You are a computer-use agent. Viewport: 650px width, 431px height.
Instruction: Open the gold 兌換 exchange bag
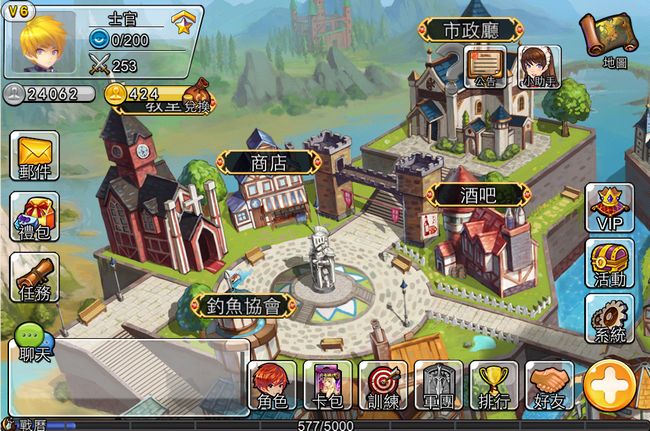coord(190,97)
